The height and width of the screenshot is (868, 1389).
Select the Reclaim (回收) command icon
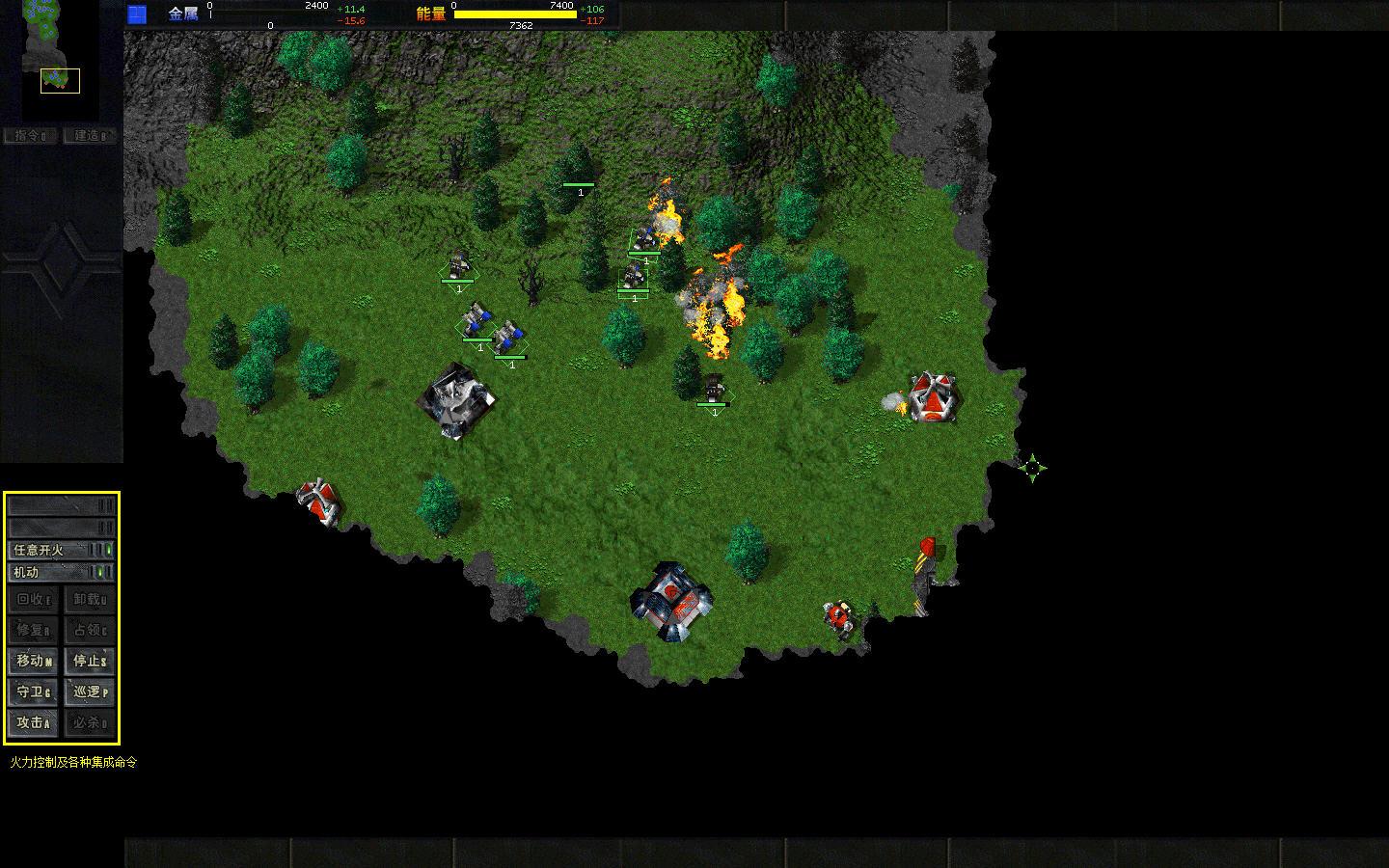point(32,600)
